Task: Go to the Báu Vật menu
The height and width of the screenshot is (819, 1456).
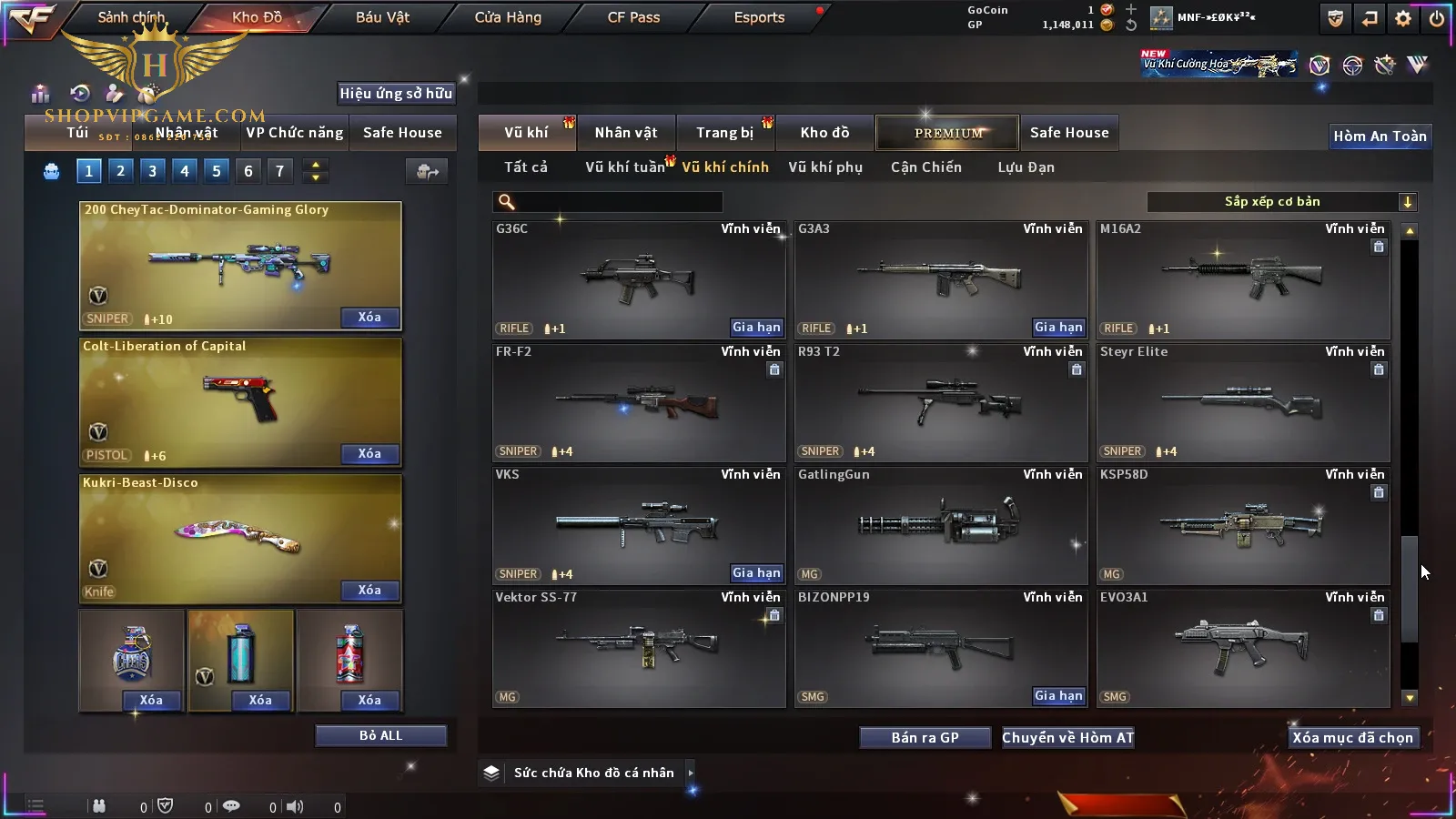Action: [382, 17]
